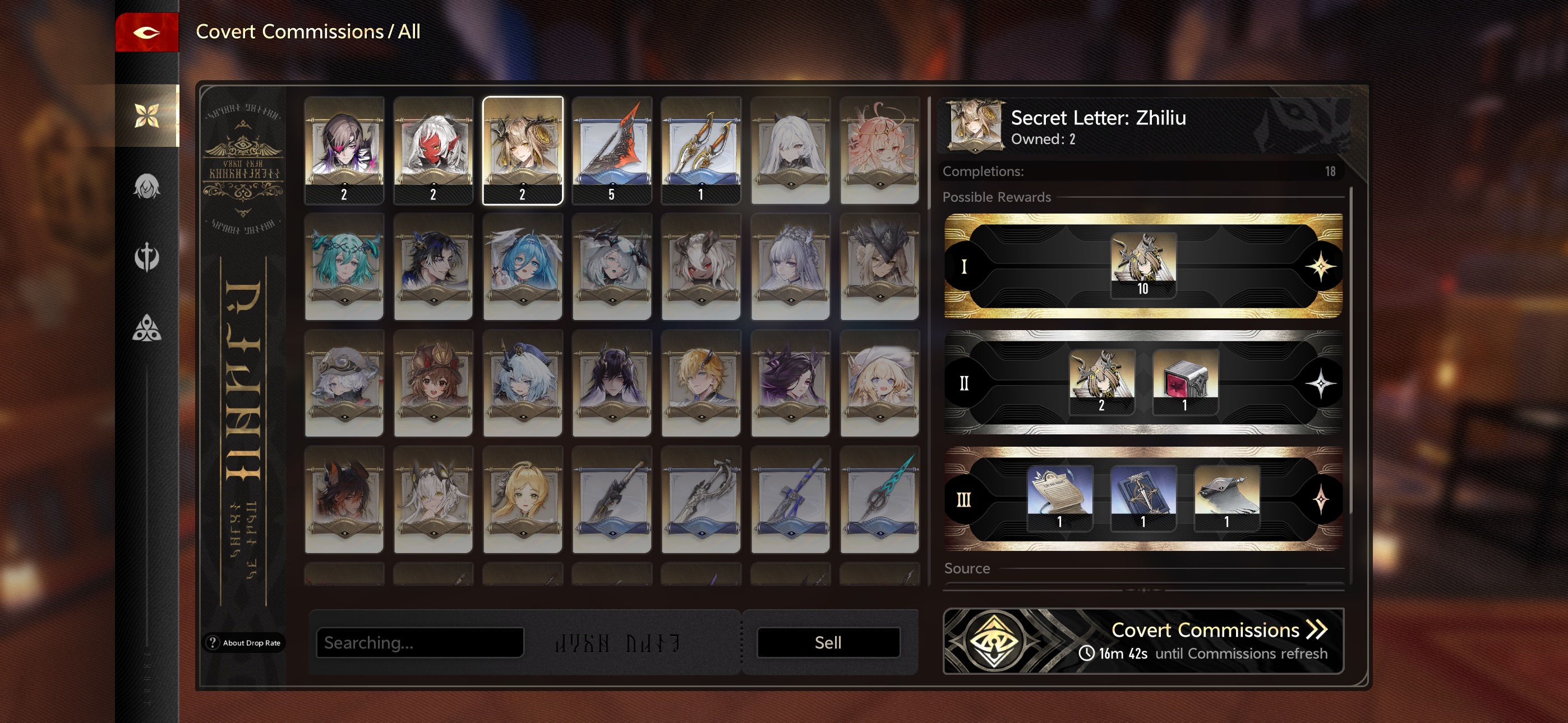Switch to the character head tab
This screenshot has height=723, width=1568.
[x=147, y=187]
